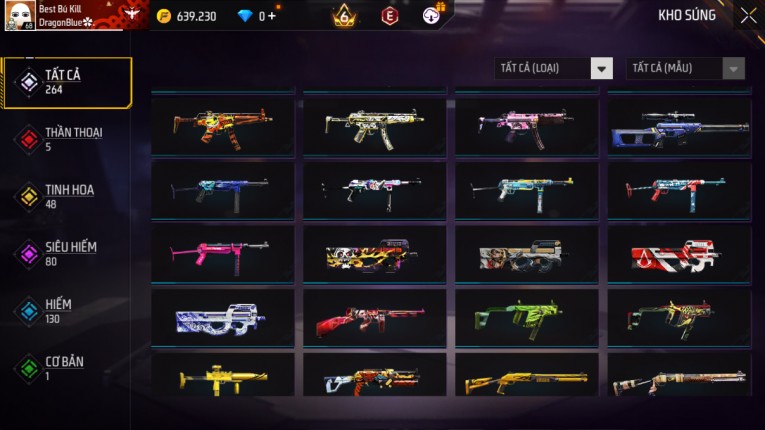Open the TINH HOA weapon category
The width and height of the screenshot is (765, 430).
point(67,196)
